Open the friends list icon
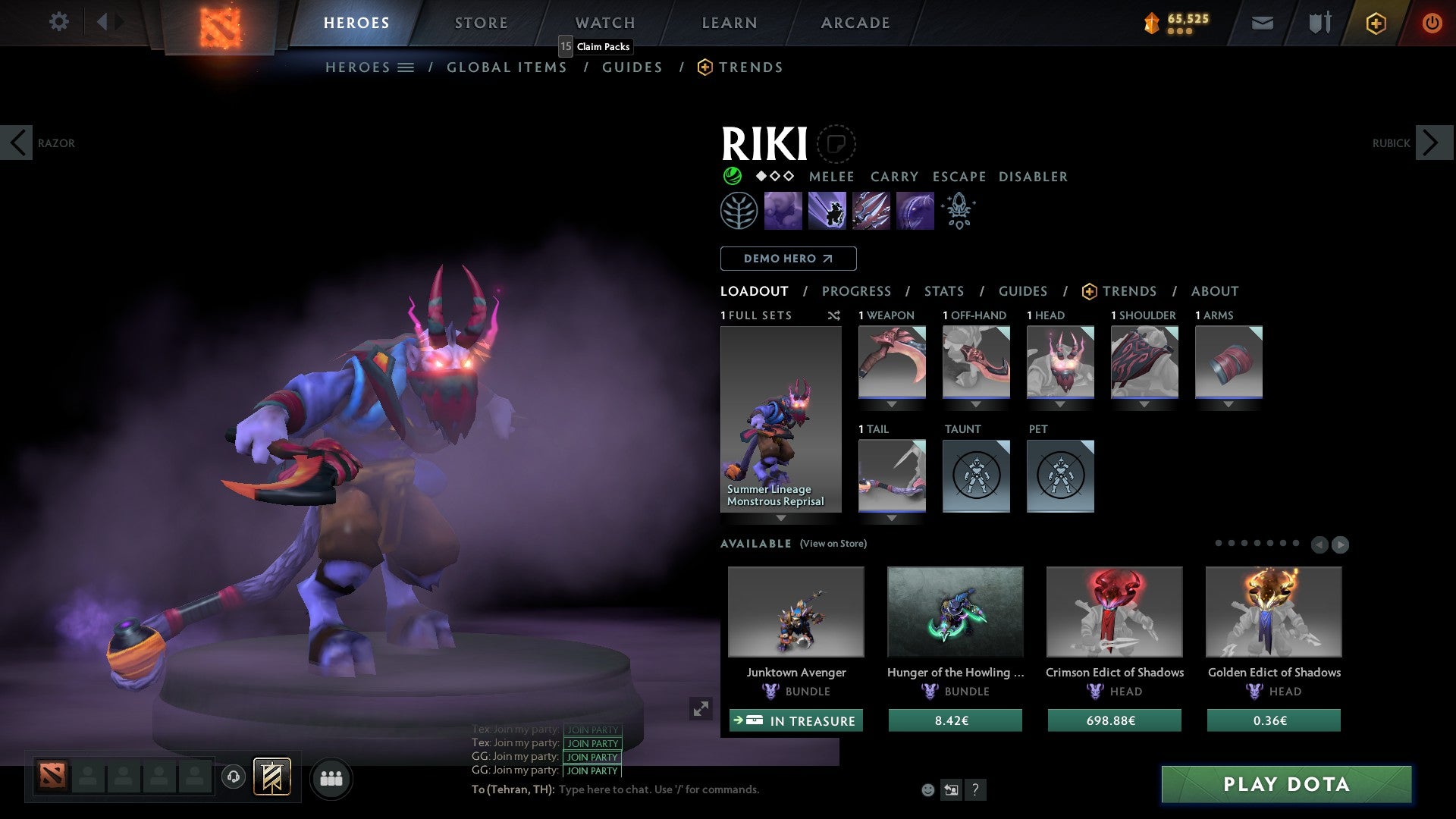 [331, 777]
